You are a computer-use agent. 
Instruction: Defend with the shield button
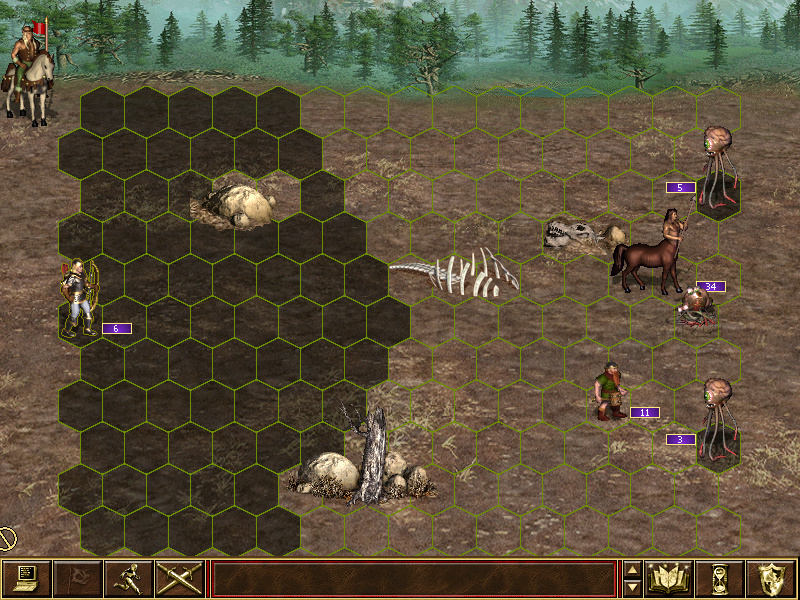click(771, 578)
